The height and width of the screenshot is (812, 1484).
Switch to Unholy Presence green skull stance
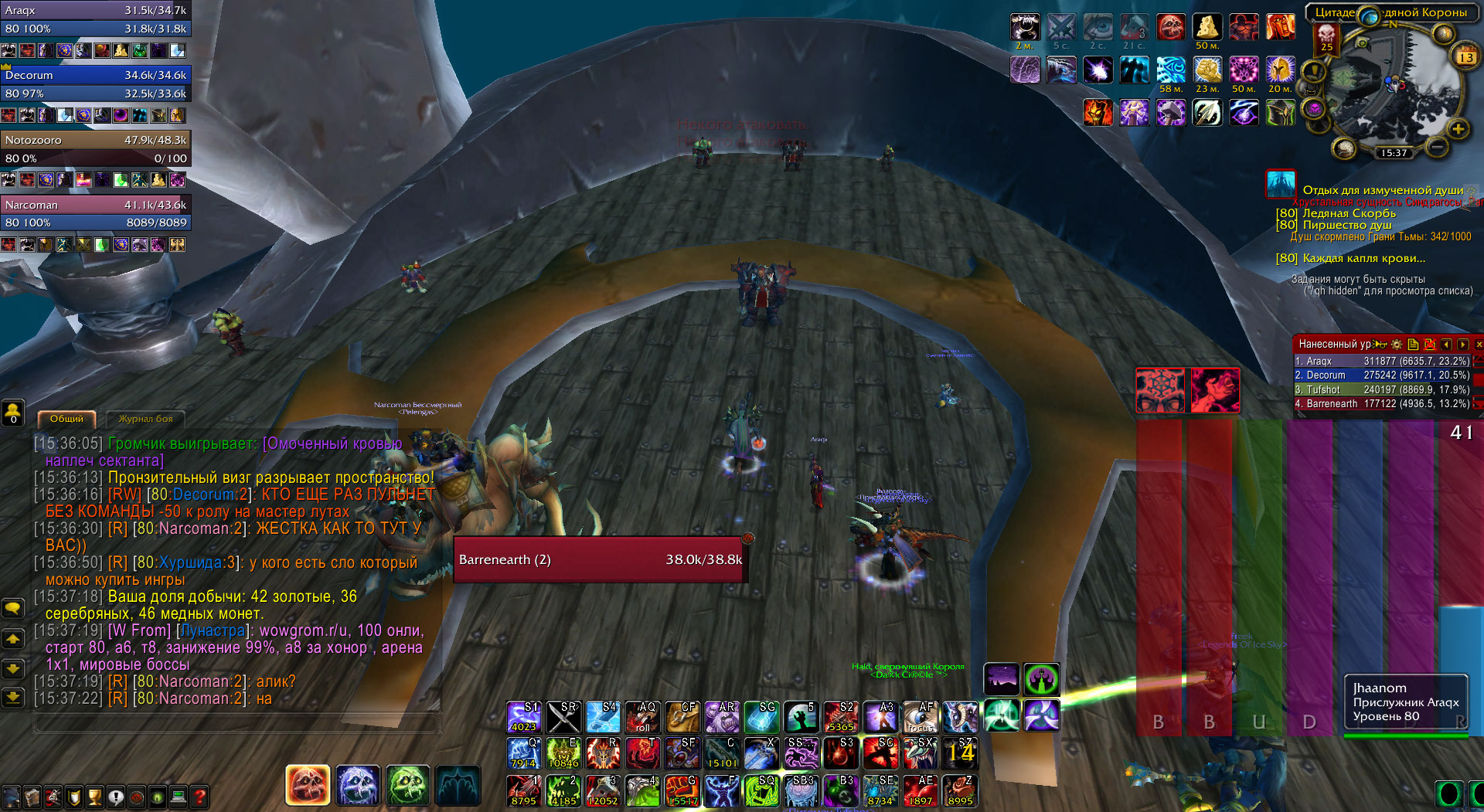coord(407,785)
